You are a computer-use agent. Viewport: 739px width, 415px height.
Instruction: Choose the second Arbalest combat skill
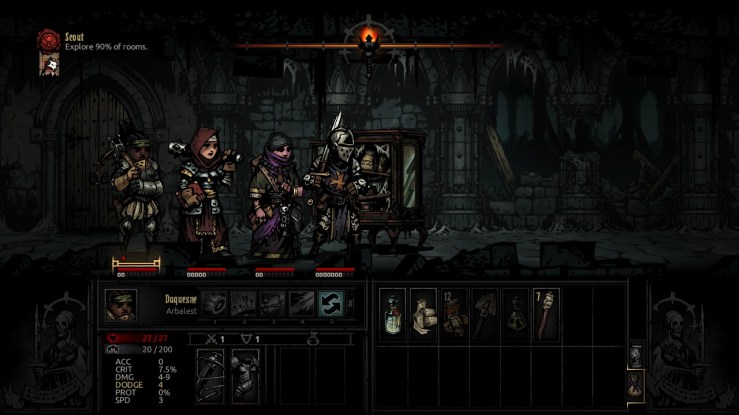(x=243, y=303)
